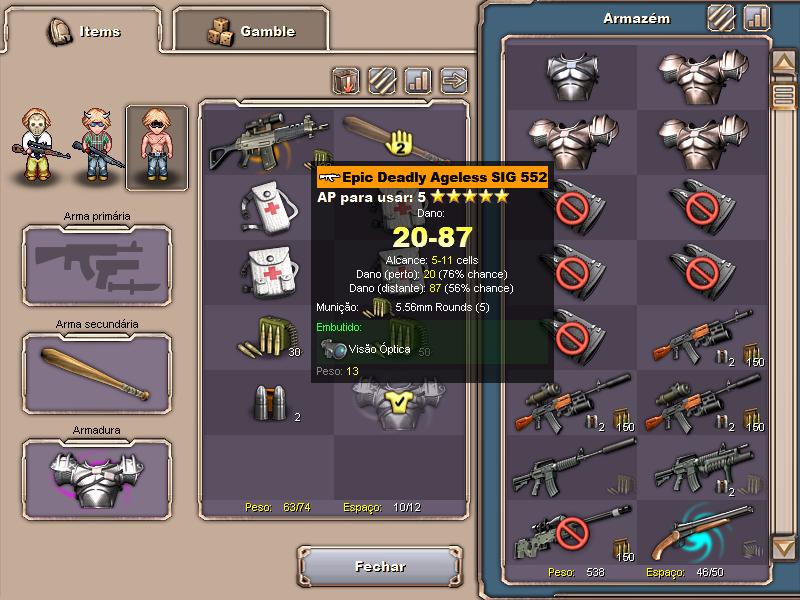
Task: Open the Gamble tab
Action: tap(250, 31)
